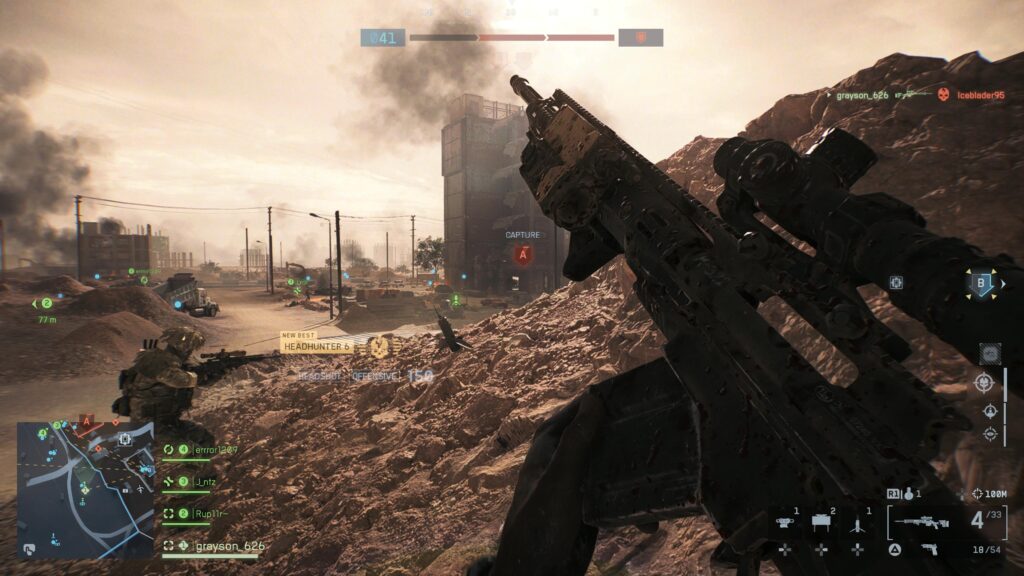Click the objective A flag on the minimap
The image size is (1024, 576).
click(86, 422)
